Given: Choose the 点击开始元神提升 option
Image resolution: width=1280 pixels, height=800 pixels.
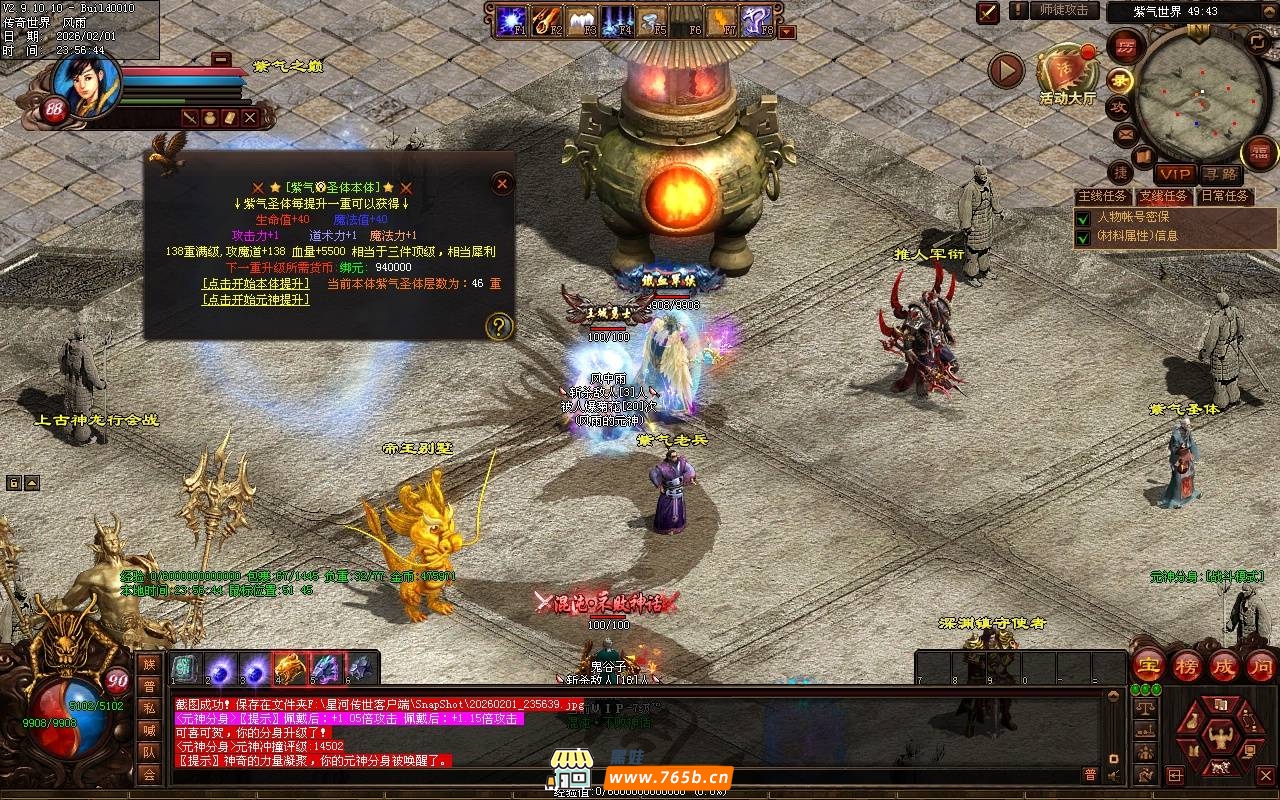Looking at the screenshot, I should (x=255, y=299).
